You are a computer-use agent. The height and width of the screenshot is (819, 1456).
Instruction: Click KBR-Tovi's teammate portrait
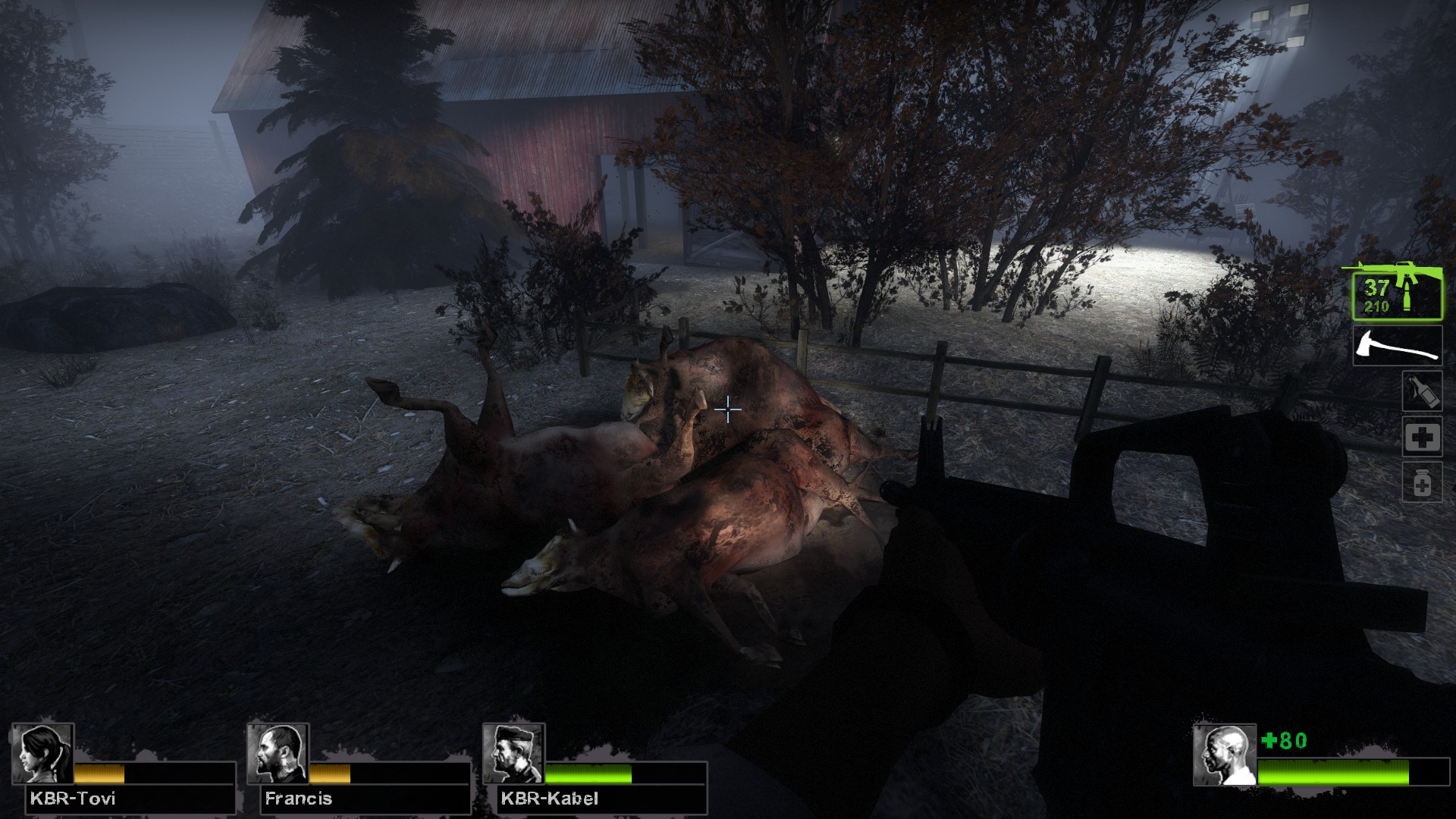tap(42, 754)
